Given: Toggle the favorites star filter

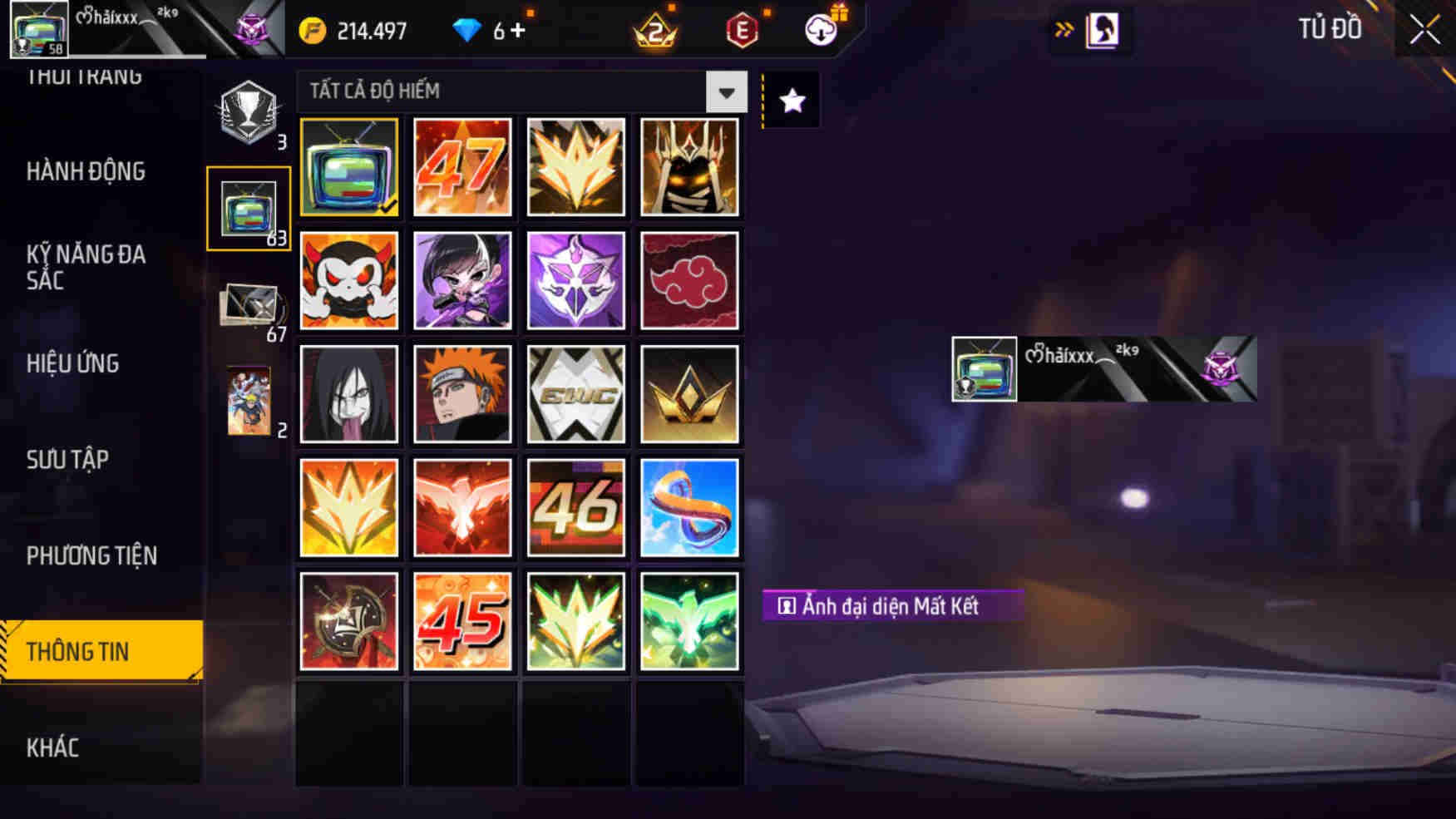Looking at the screenshot, I should pyautogui.click(x=791, y=100).
